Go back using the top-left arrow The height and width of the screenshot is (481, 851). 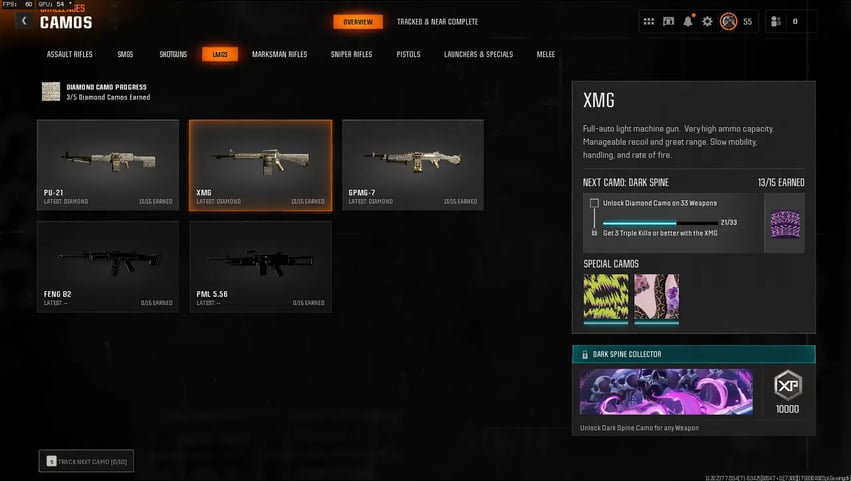pos(23,21)
